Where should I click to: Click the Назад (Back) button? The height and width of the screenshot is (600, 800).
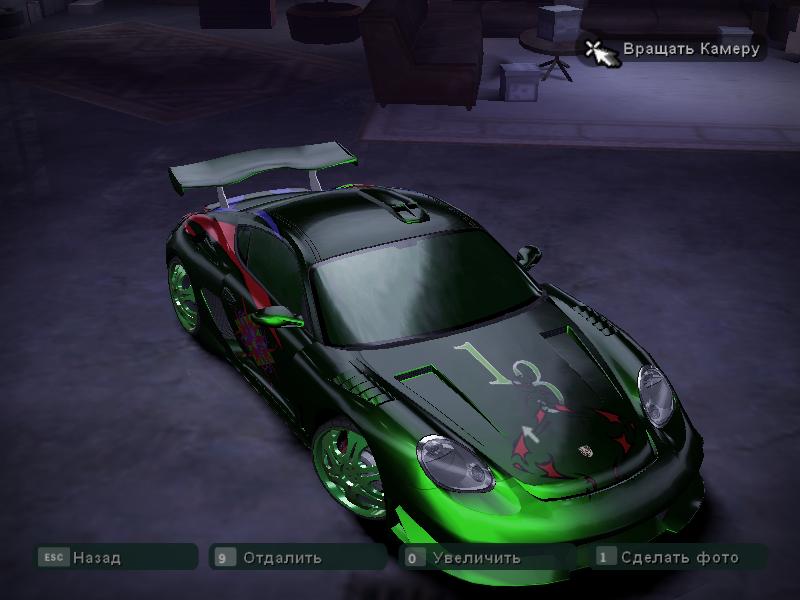(97, 558)
